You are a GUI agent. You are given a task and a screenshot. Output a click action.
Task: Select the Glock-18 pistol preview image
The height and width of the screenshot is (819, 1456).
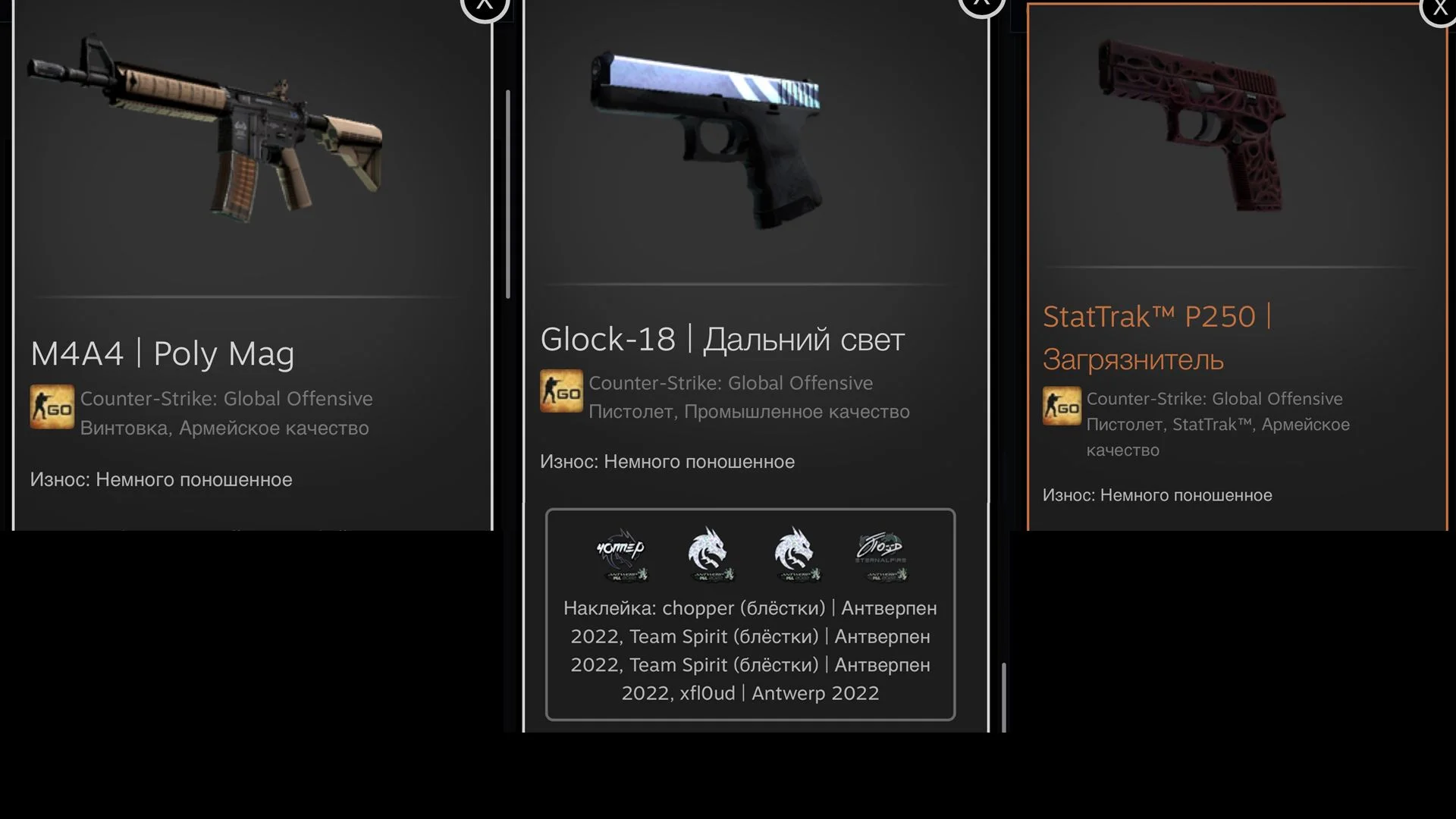[705, 136]
